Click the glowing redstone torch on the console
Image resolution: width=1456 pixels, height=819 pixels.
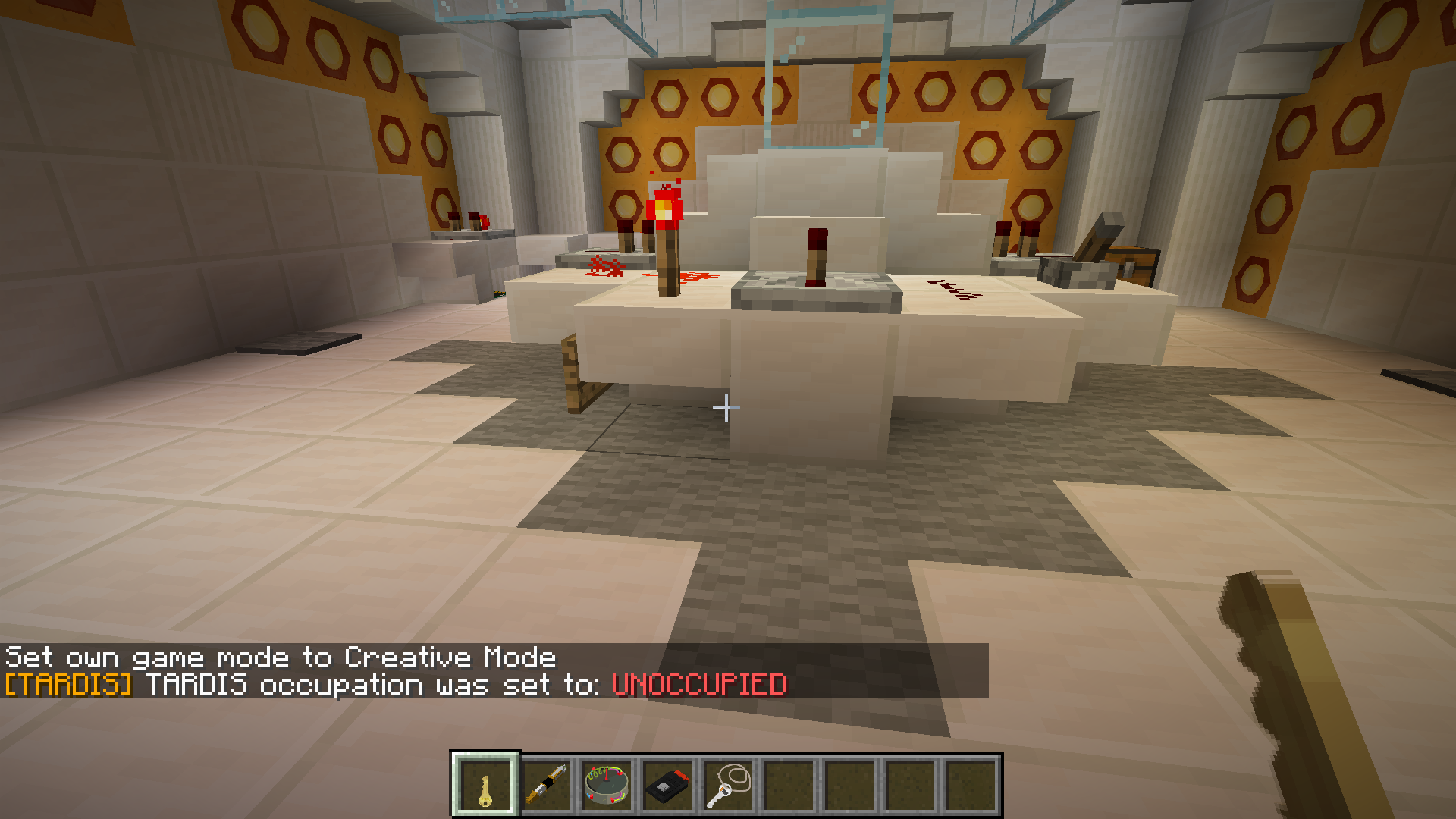point(664,211)
